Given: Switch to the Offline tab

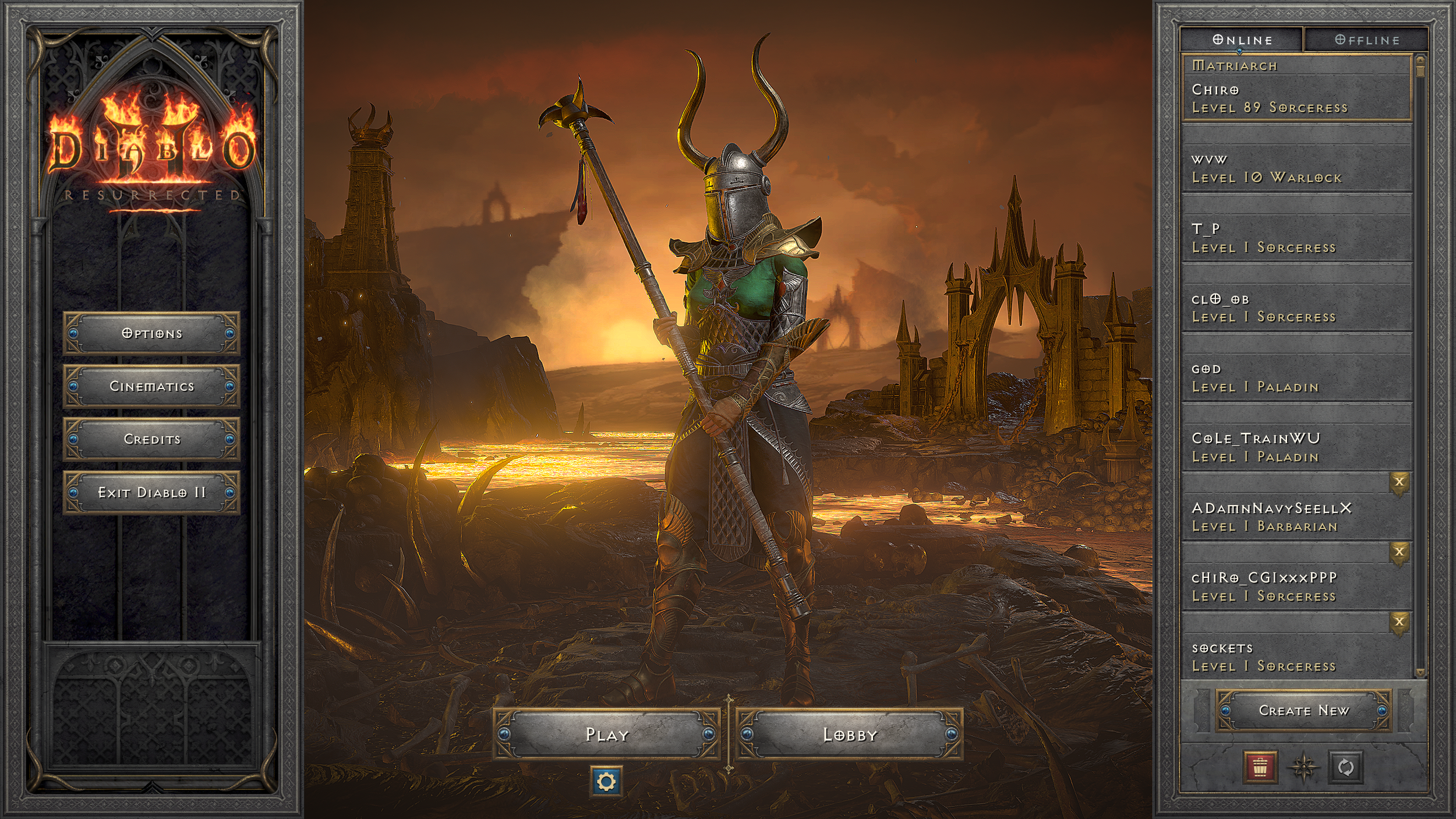Looking at the screenshot, I should pyautogui.click(x=1366, y=40).
